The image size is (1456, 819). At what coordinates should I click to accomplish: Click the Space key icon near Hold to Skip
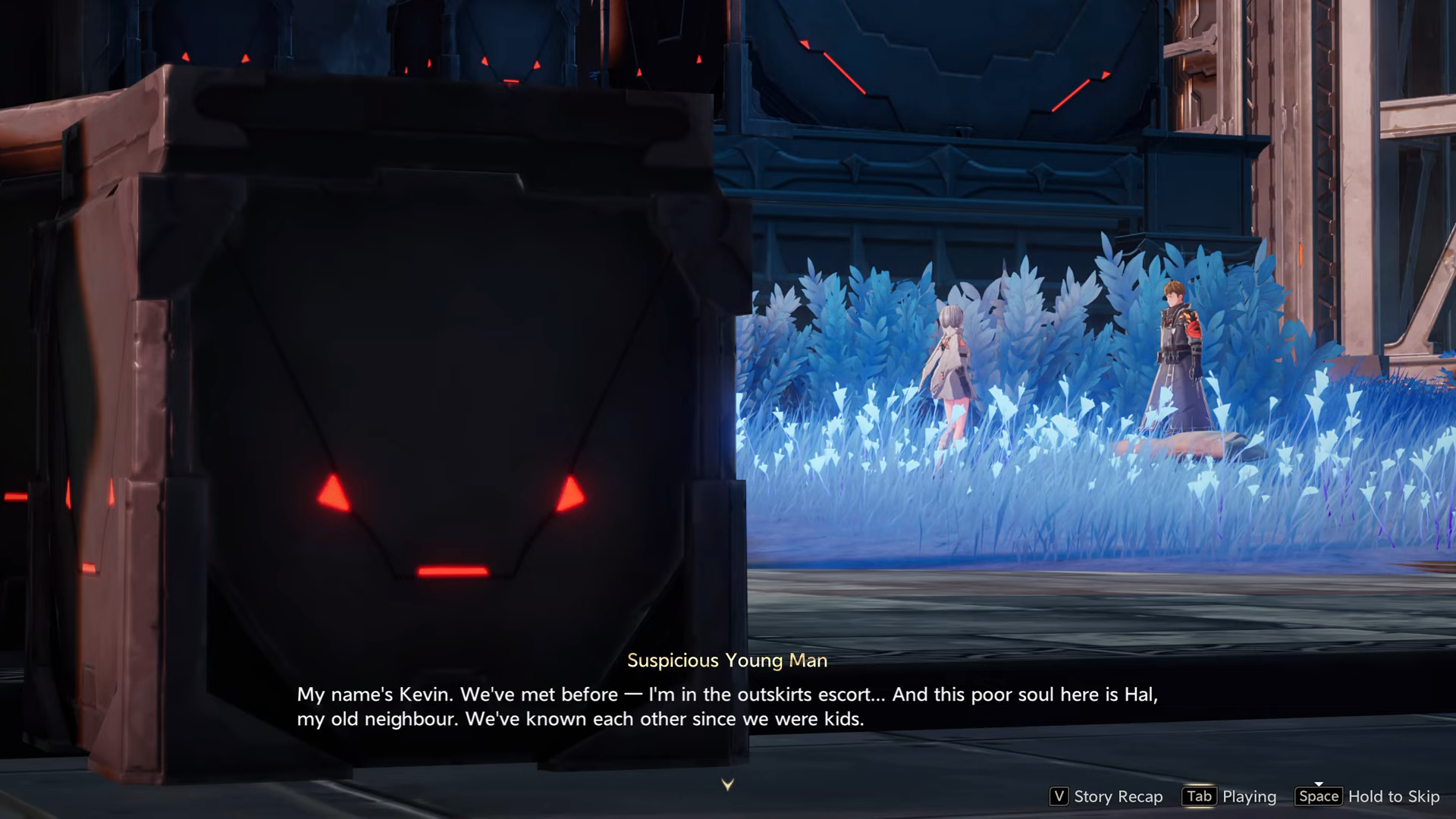[x=1319, y=797]
